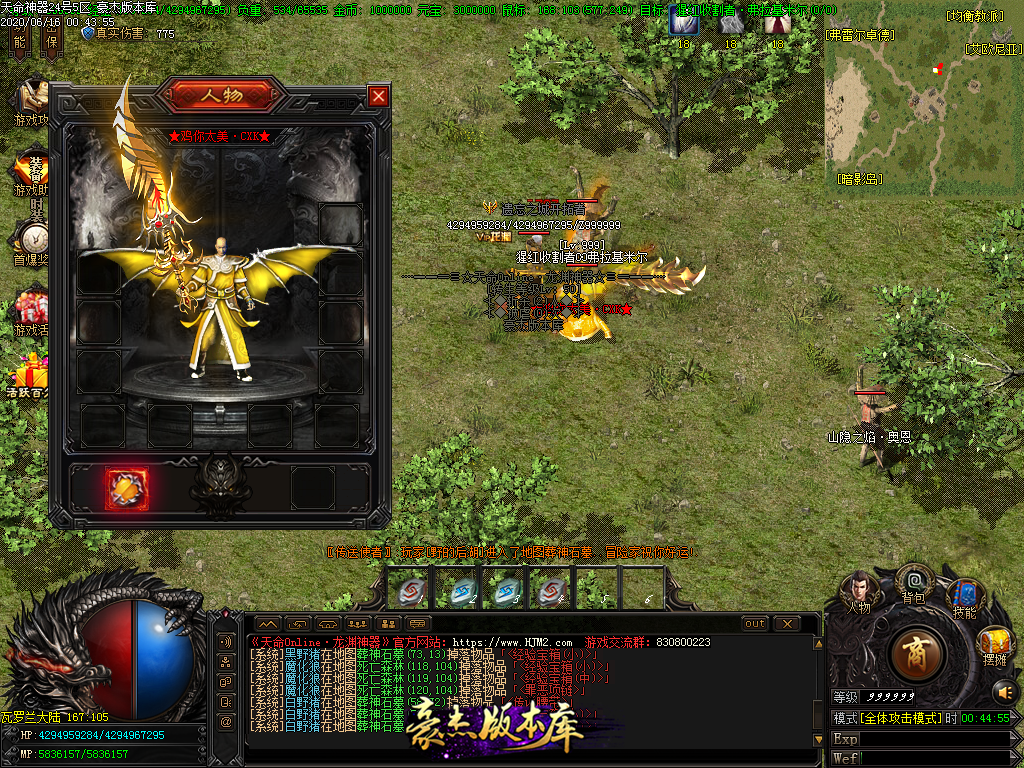Click the chat window 'out' button
Image resolution: width=1024 pixels, height=768 pixels.
coord(755,624)
